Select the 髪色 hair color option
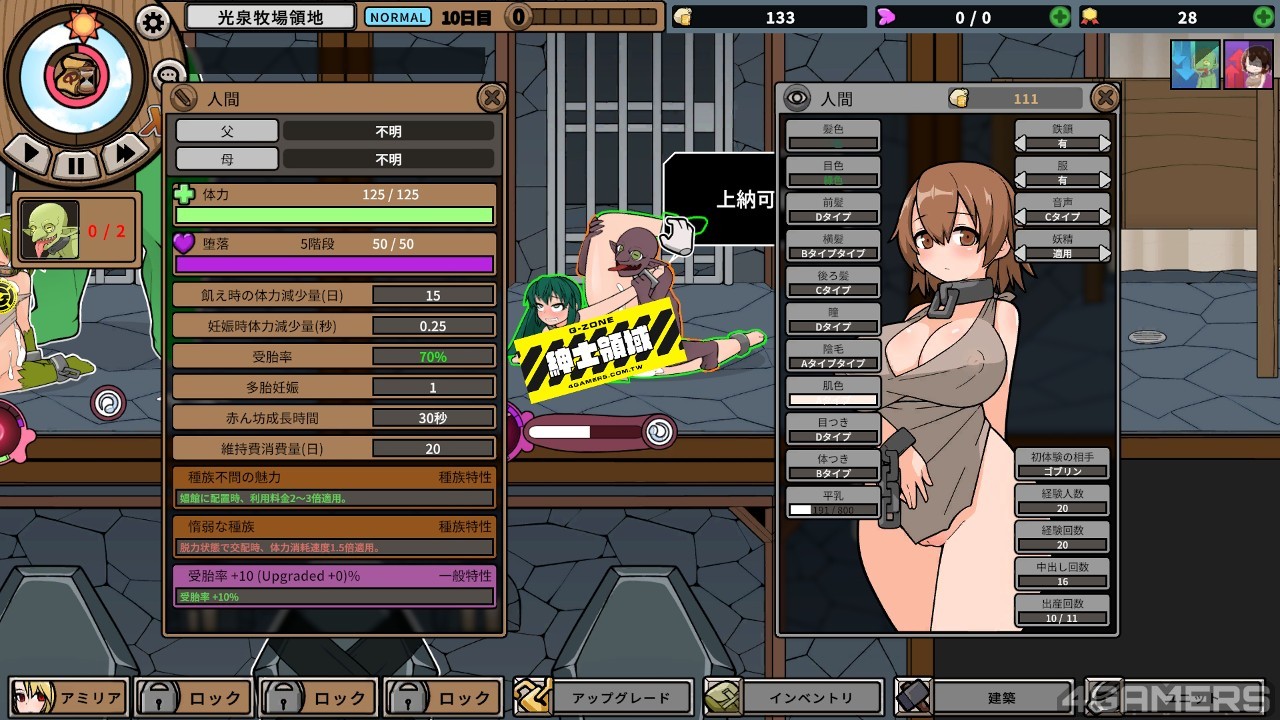This screenshot has width=1280, height=720. coord(832,136)
